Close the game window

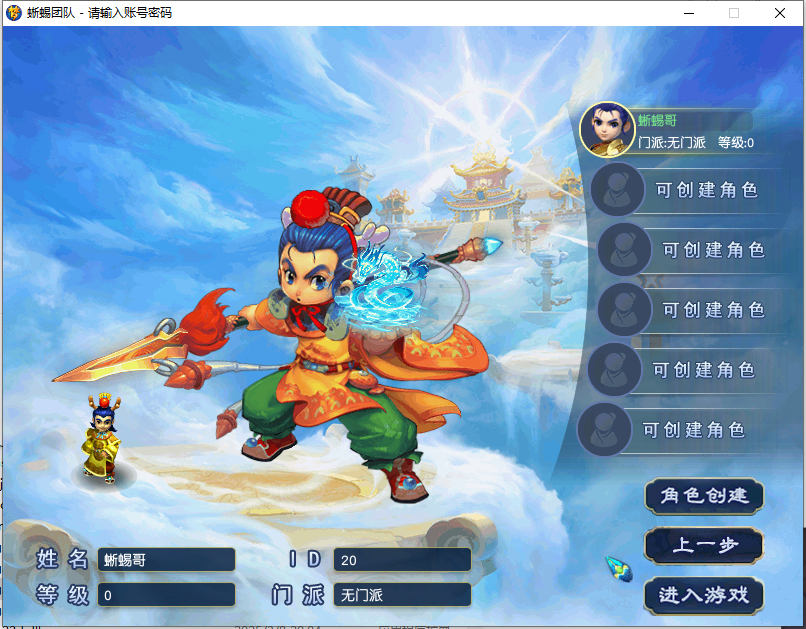(780, 13)
